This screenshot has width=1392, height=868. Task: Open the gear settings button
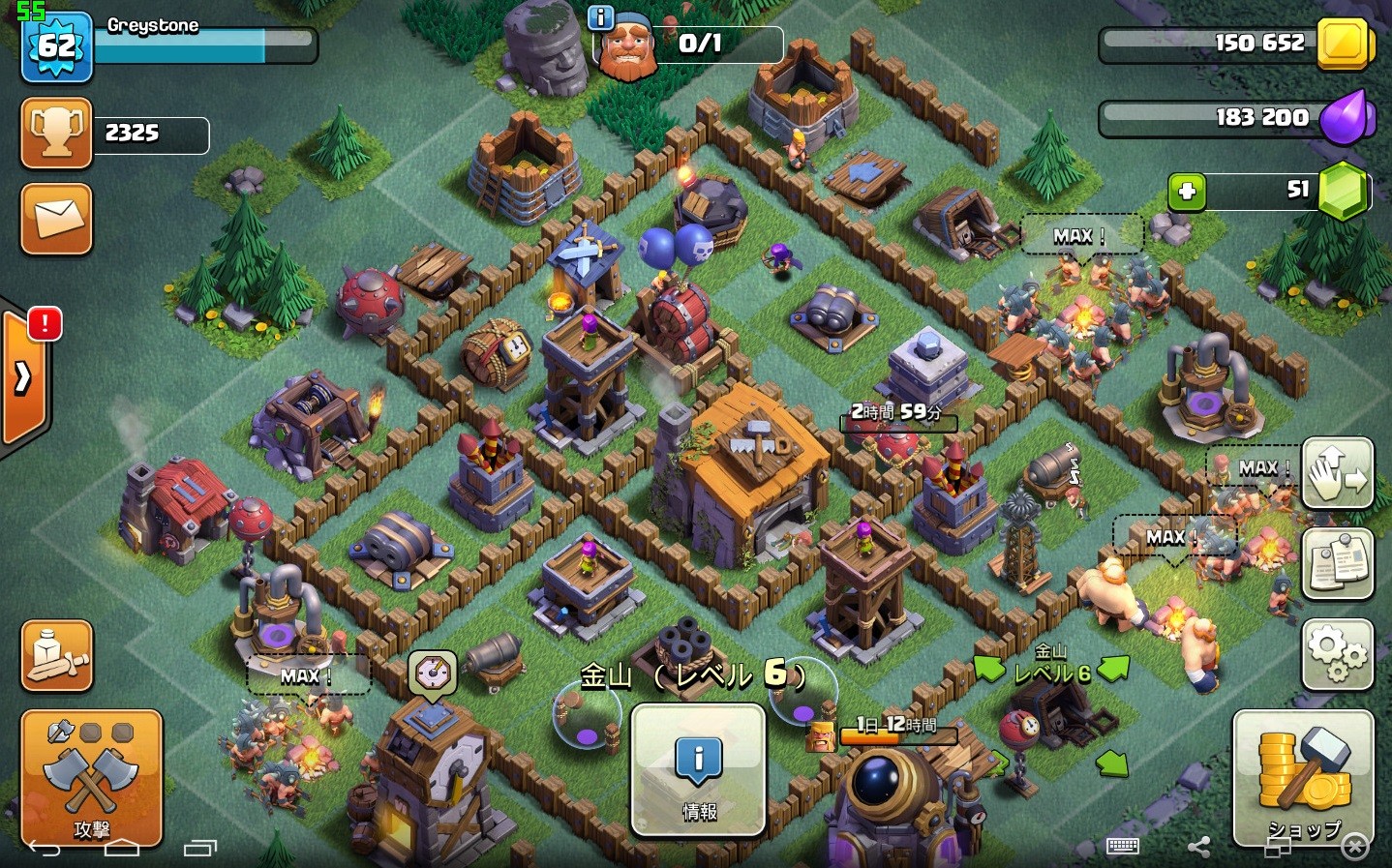point(1337,654)
